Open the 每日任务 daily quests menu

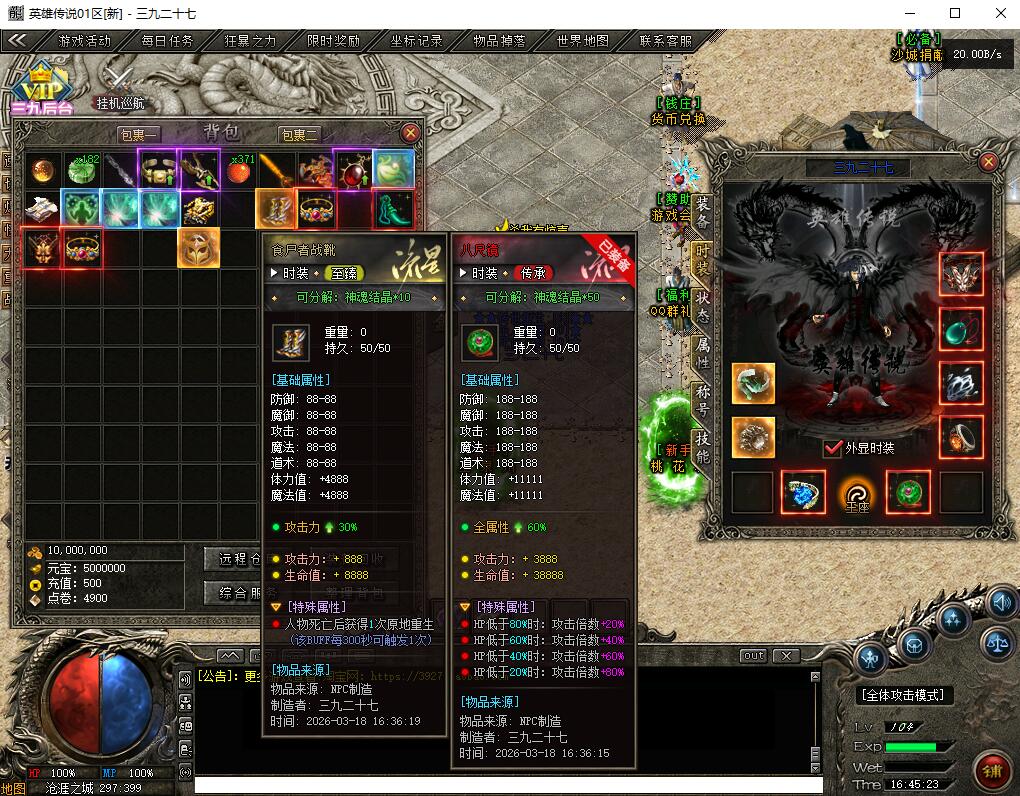click(x=167, y=41)
